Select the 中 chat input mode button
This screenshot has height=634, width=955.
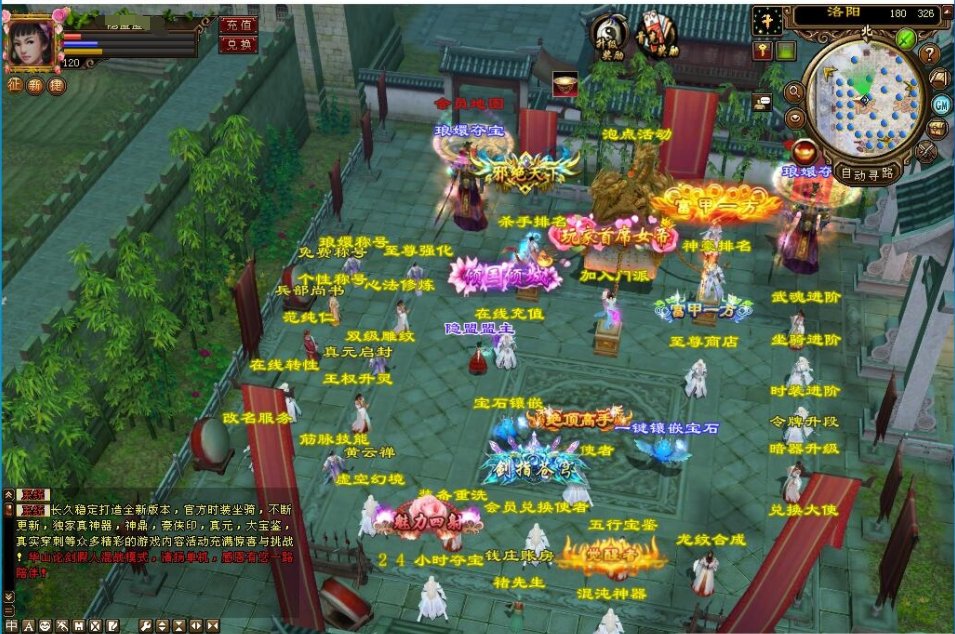11,626
